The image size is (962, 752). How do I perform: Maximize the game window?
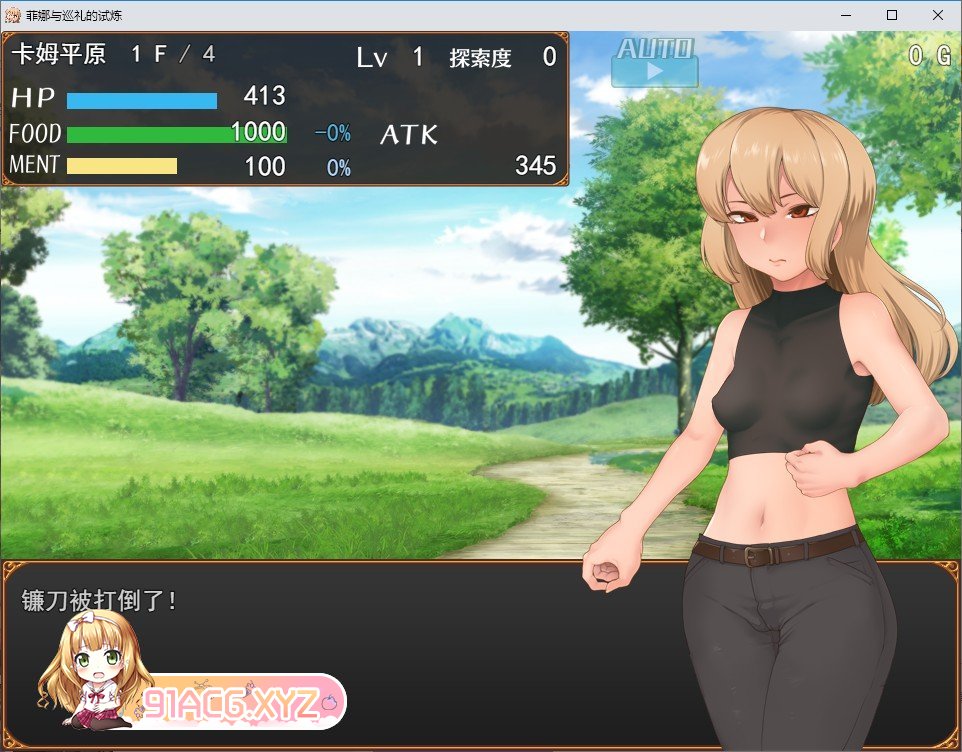892,15
